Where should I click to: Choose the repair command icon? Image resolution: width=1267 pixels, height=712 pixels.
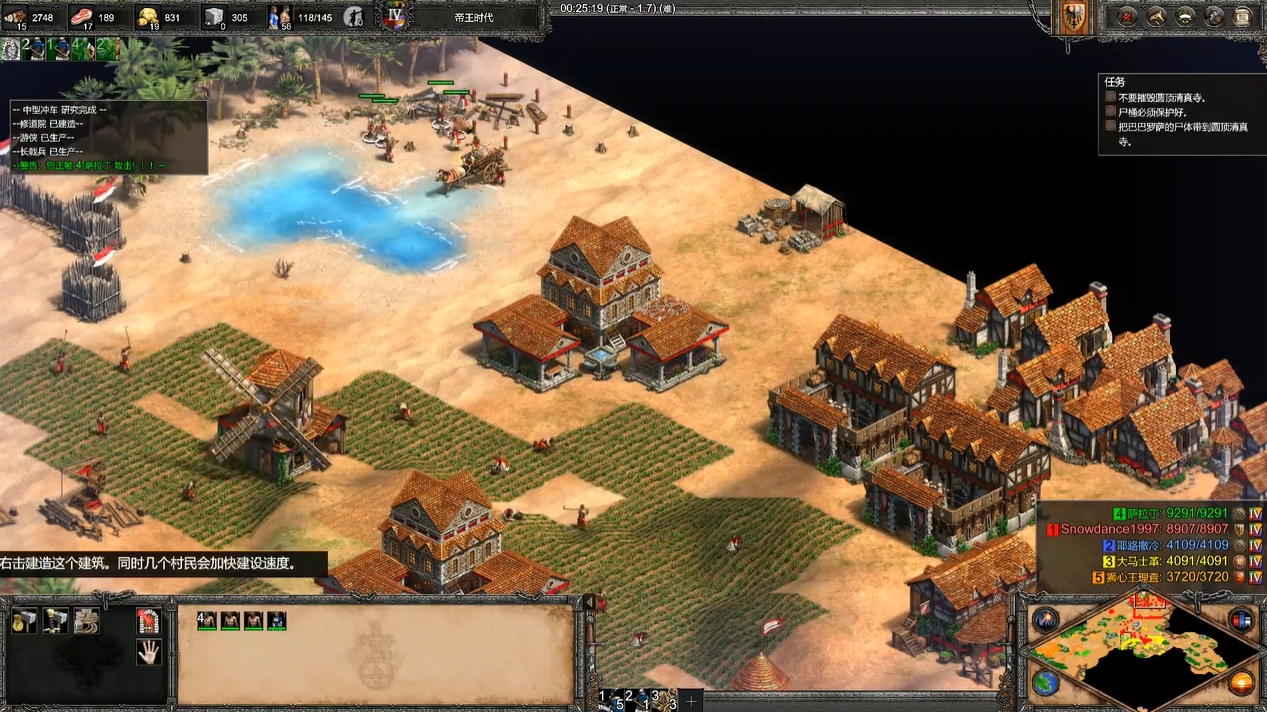coord(88,621)
